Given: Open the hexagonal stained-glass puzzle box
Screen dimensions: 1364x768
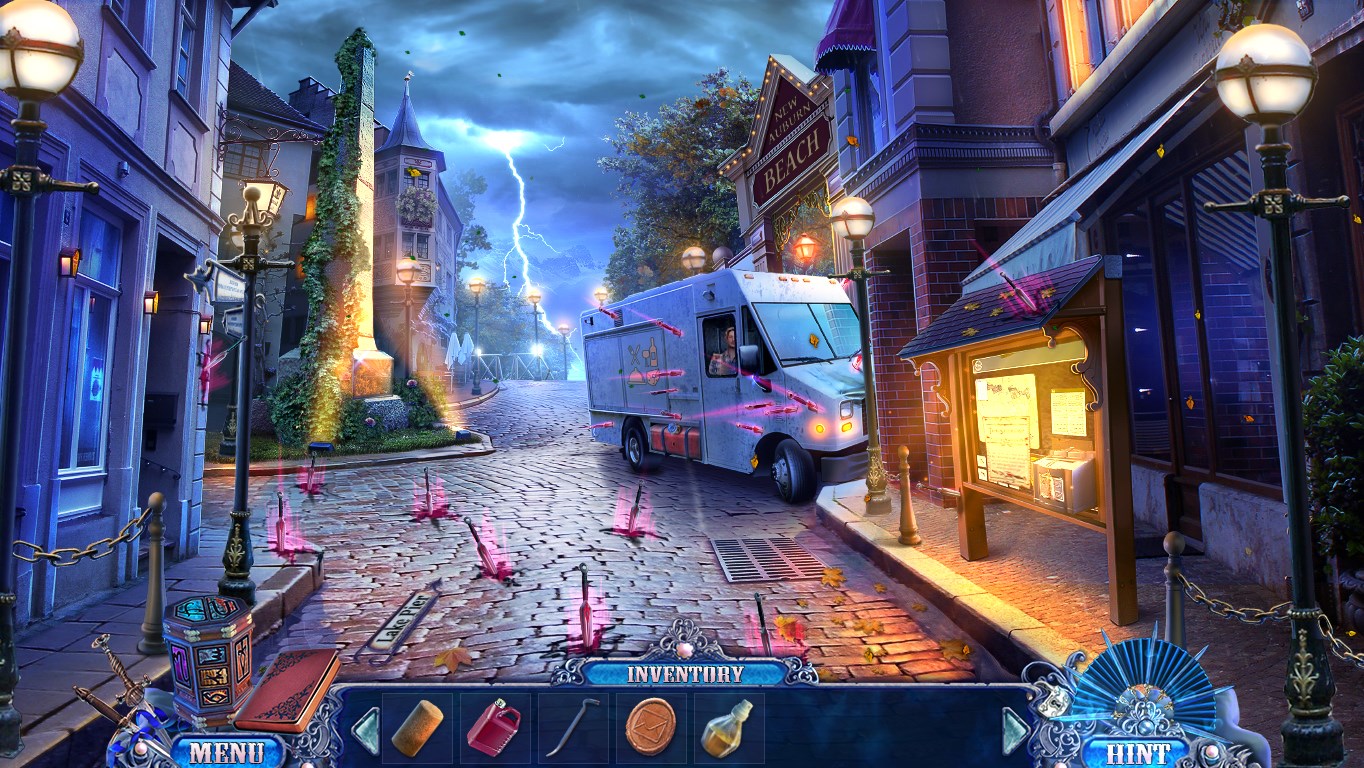Looking at the screenshot, I should [209, 653].
